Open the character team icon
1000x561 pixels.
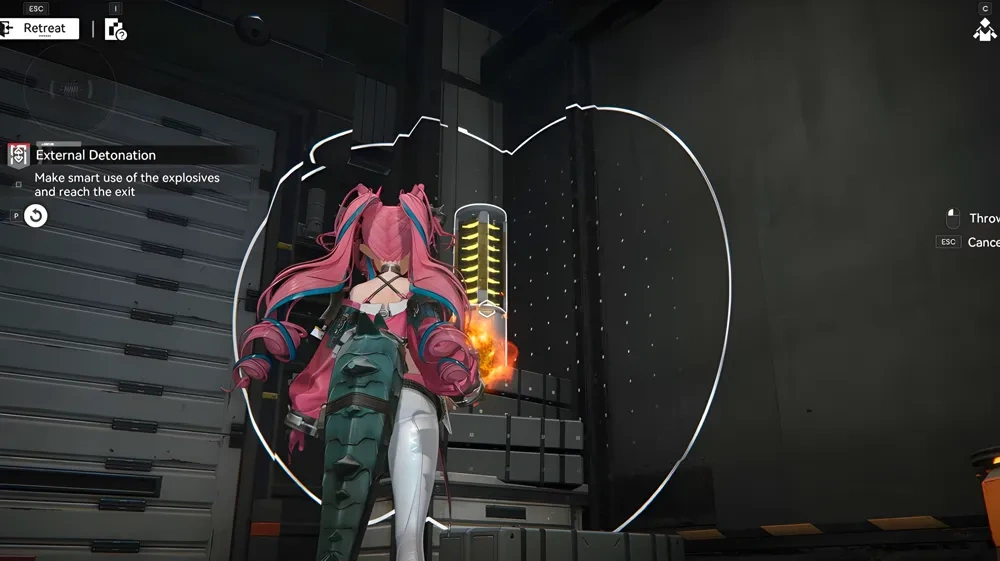coord(984,29)
